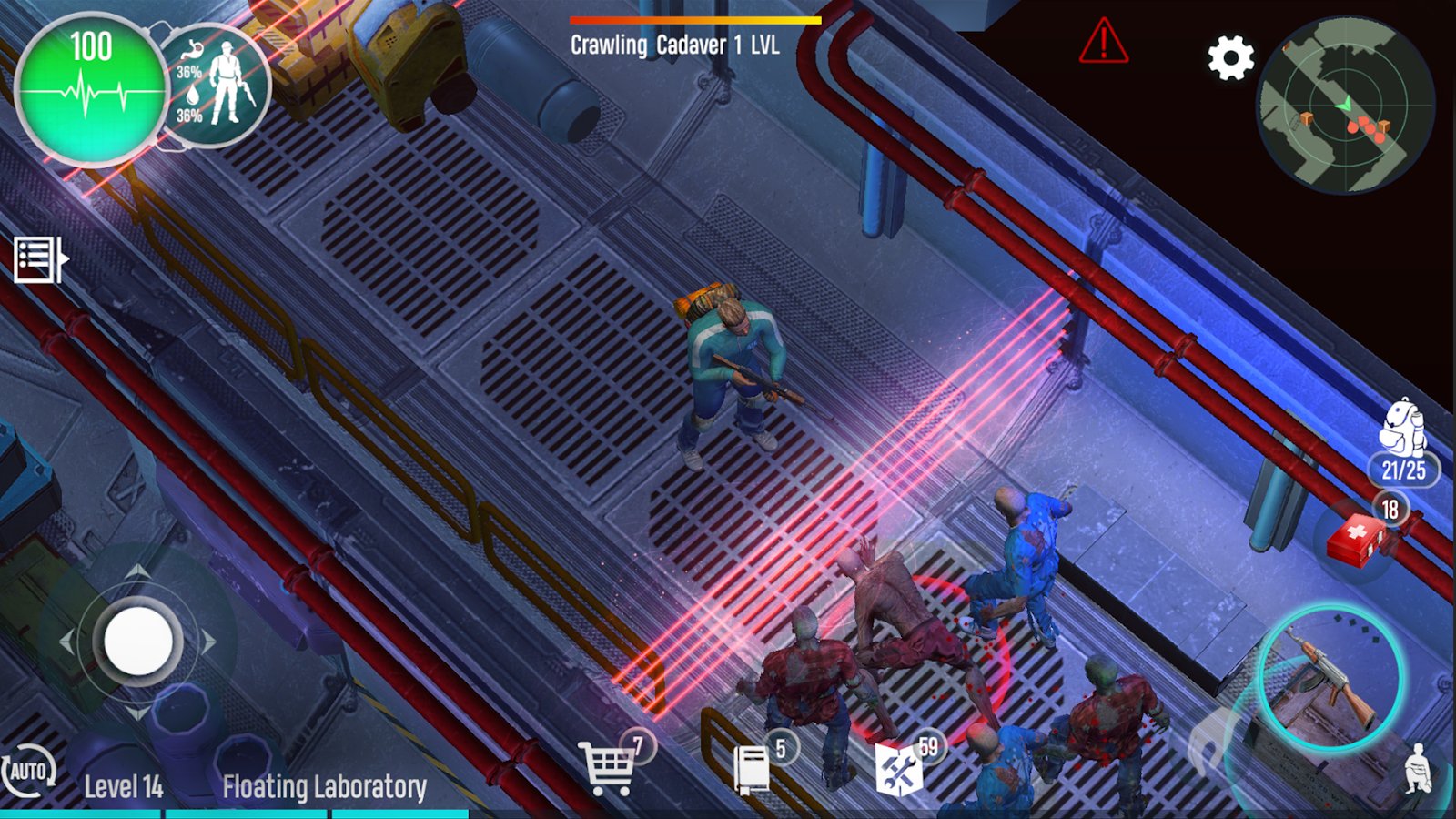Fire the AK-47 attack button
Image resolution: width=1456 pixels, height=819 pixels.
(1330, 677)
